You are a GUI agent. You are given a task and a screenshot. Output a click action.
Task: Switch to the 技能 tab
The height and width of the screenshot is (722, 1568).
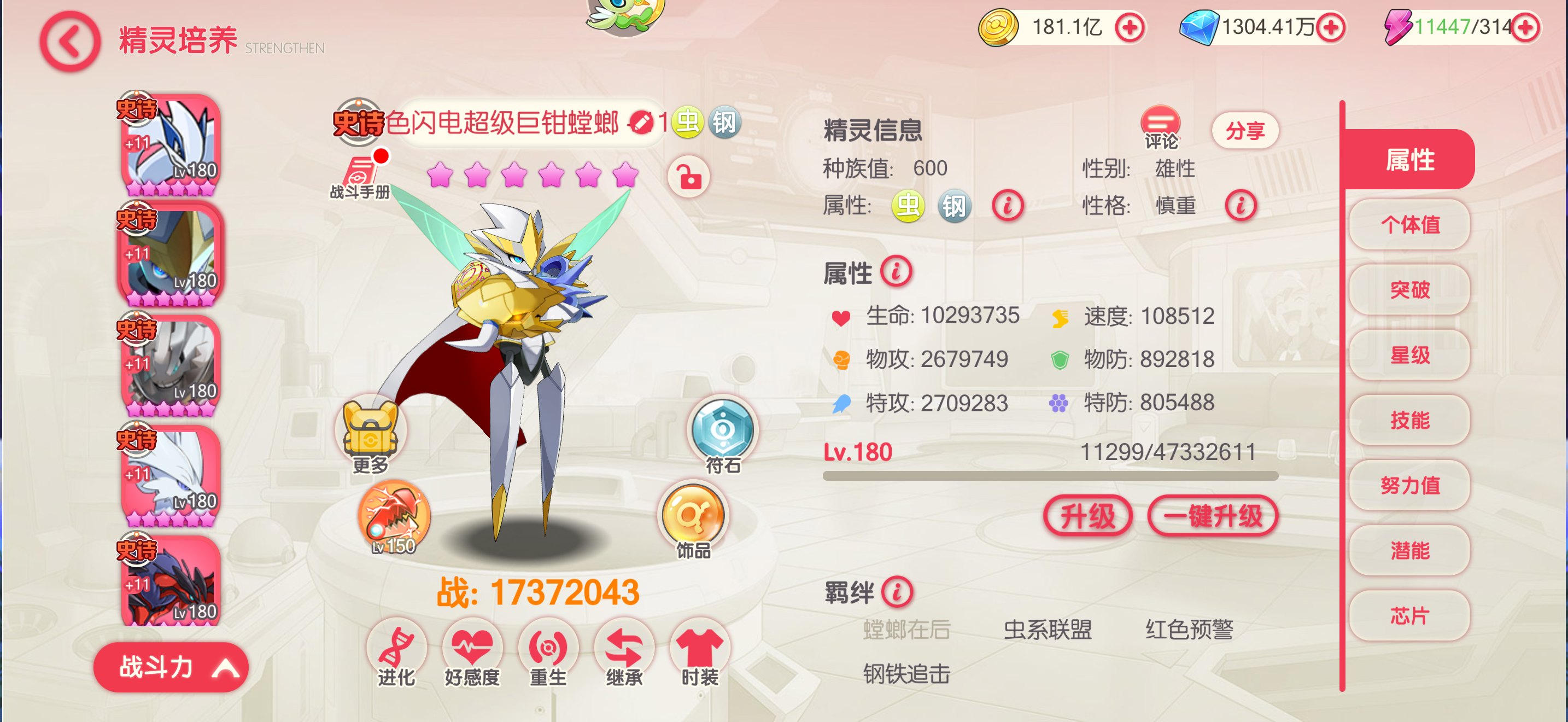(x=1410, y=421)
